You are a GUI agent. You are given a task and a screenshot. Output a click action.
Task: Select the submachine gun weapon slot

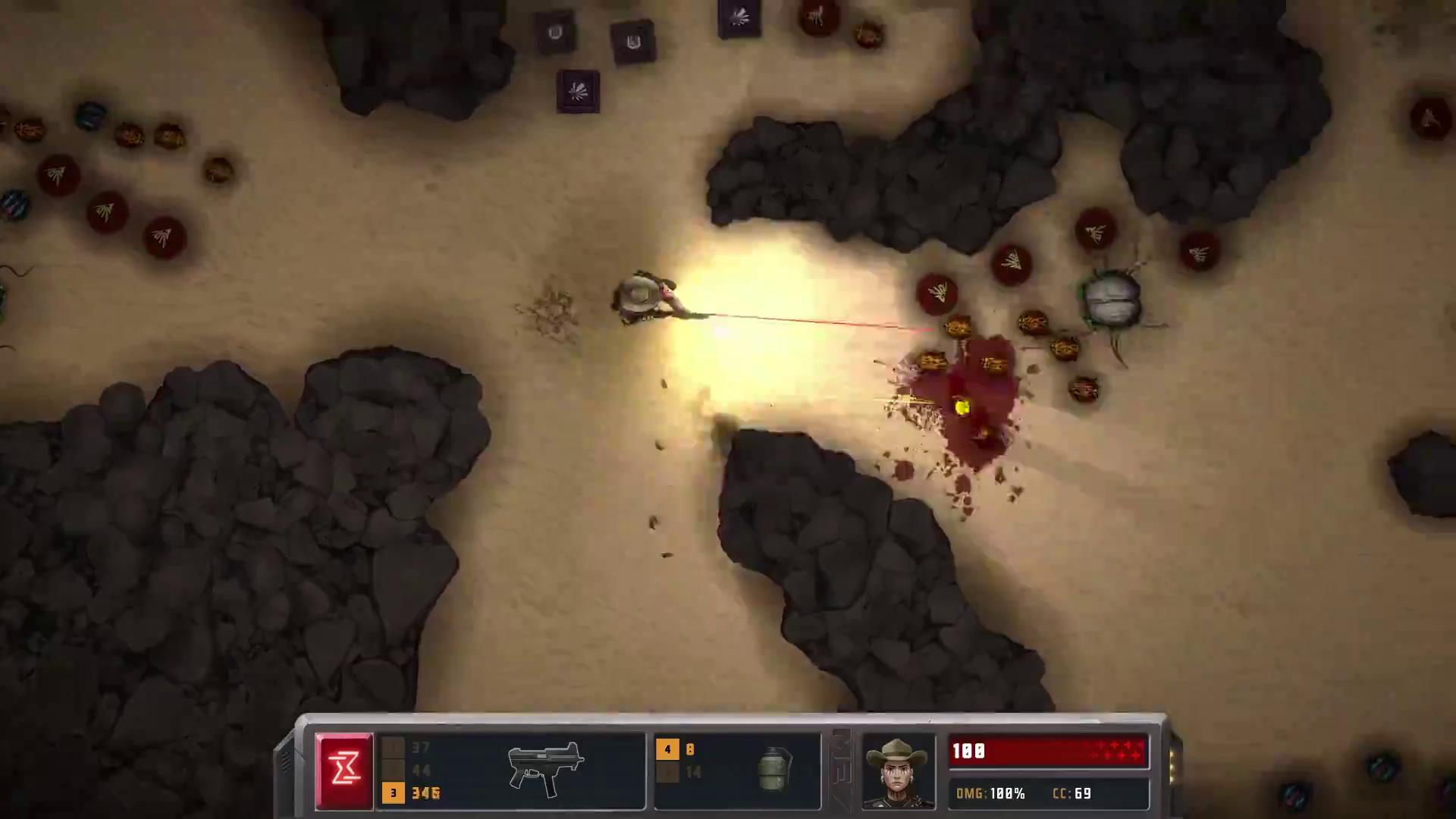pyautogui.click(x=546, y=769)
